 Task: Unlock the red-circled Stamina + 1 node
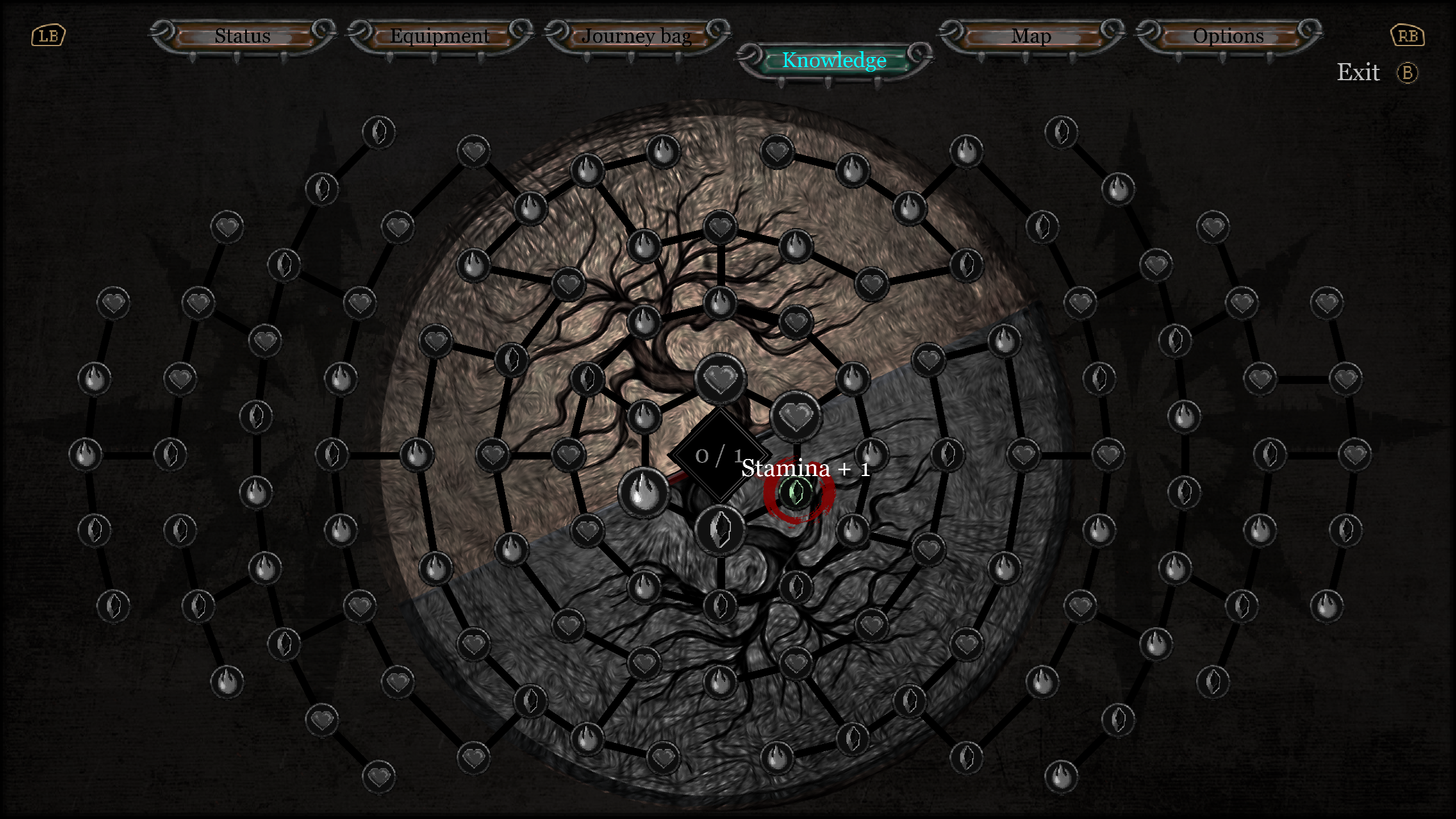click(x=796, y=492)
